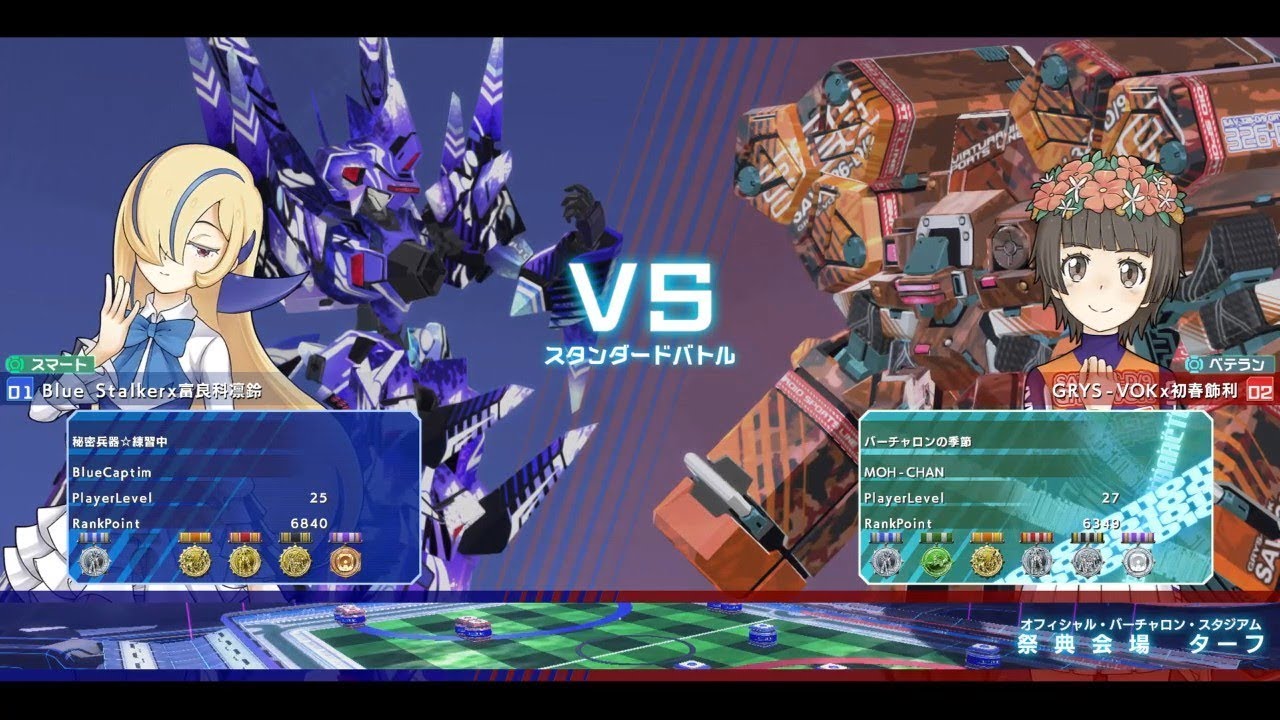Click BlueCaptim's first gold achievement medal
1280x720 pixels.
pyautogui.click(x=194, y=561)
